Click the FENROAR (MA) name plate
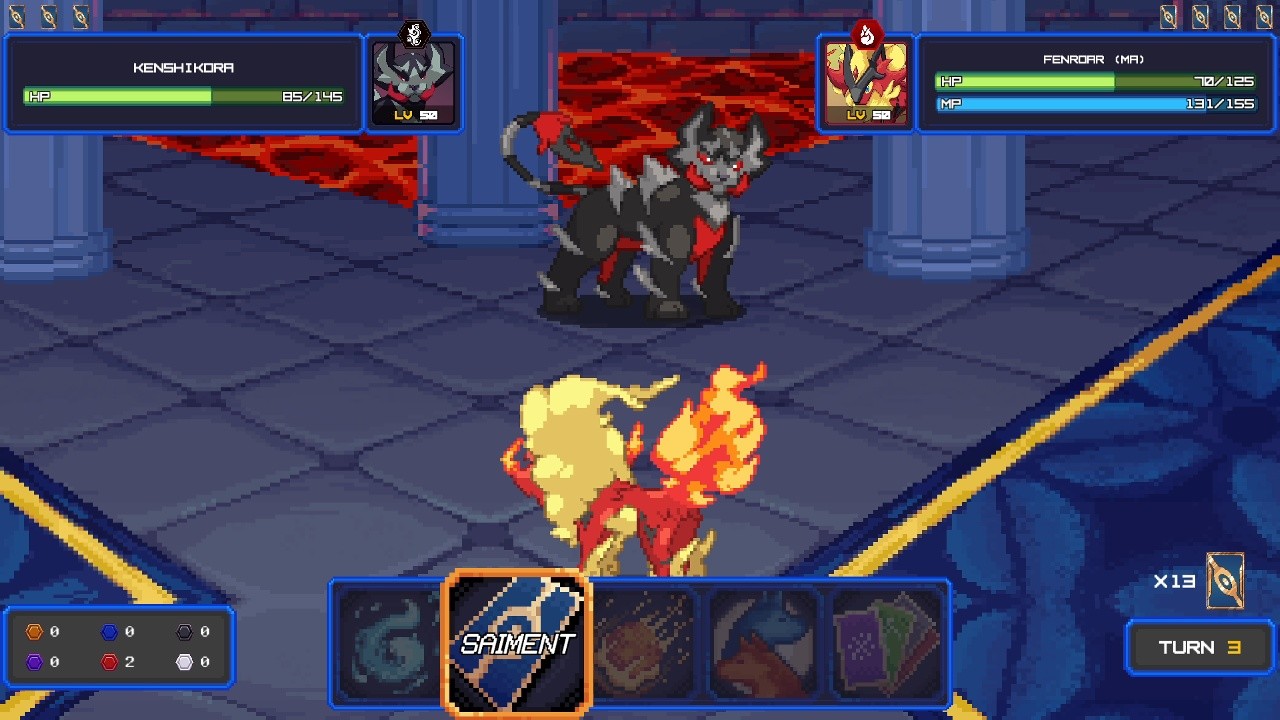Viewport: 1280px width, 720px height. pos(1095,58)
